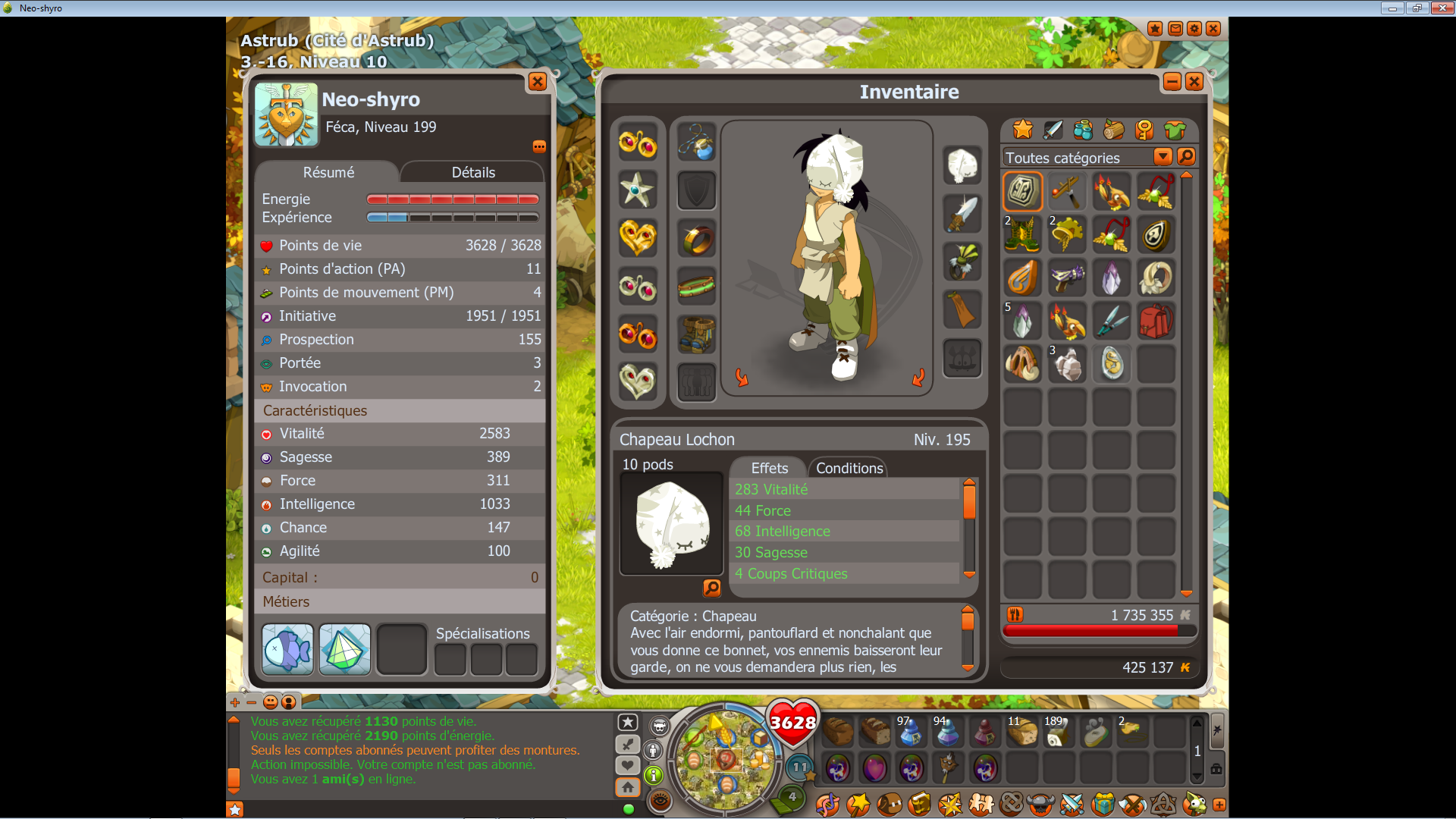
Task: Select the fisherman profession icon
Action: (x=287, y=649)
